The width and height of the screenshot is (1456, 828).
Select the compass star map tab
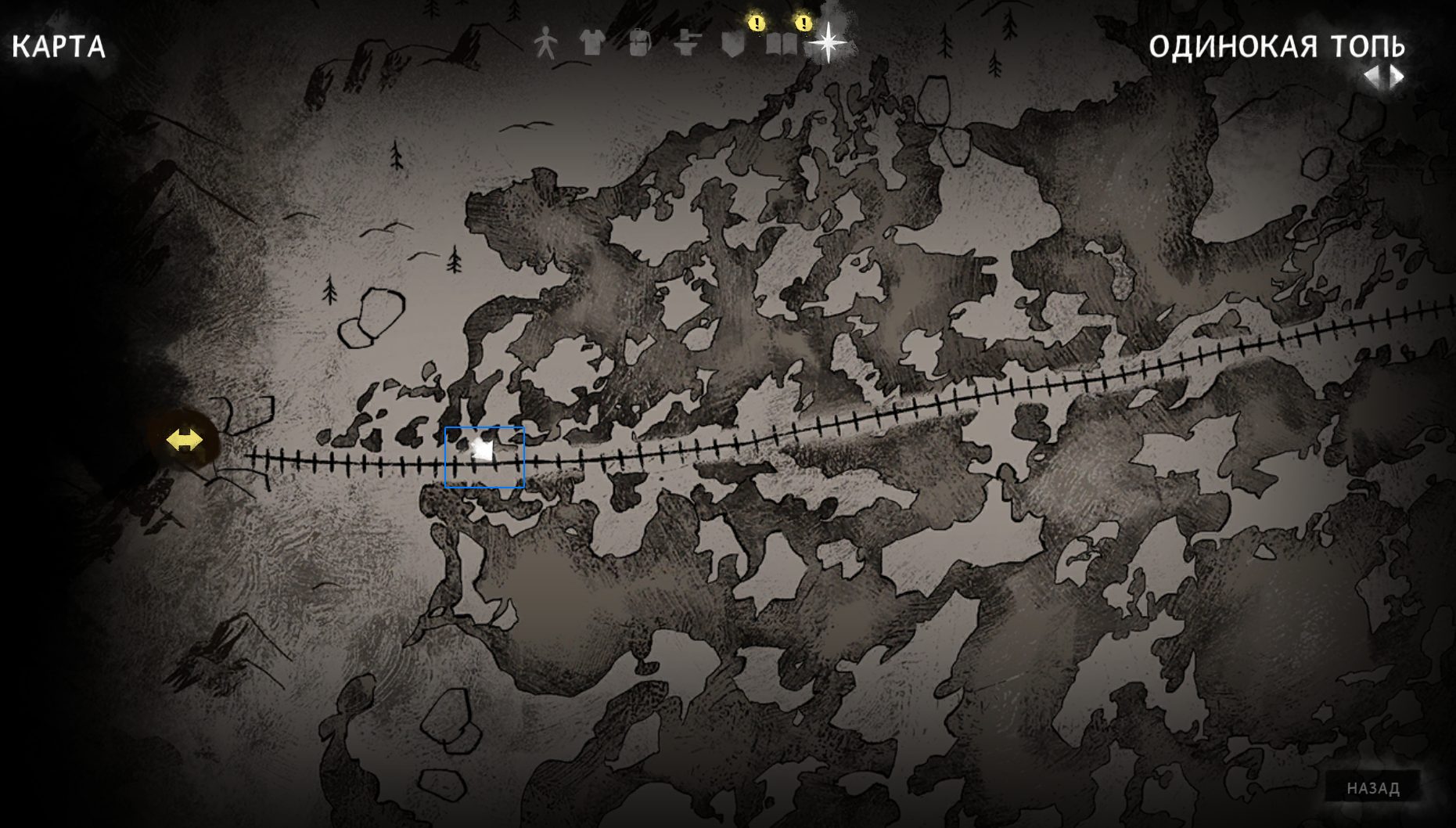tap(827, 42)
